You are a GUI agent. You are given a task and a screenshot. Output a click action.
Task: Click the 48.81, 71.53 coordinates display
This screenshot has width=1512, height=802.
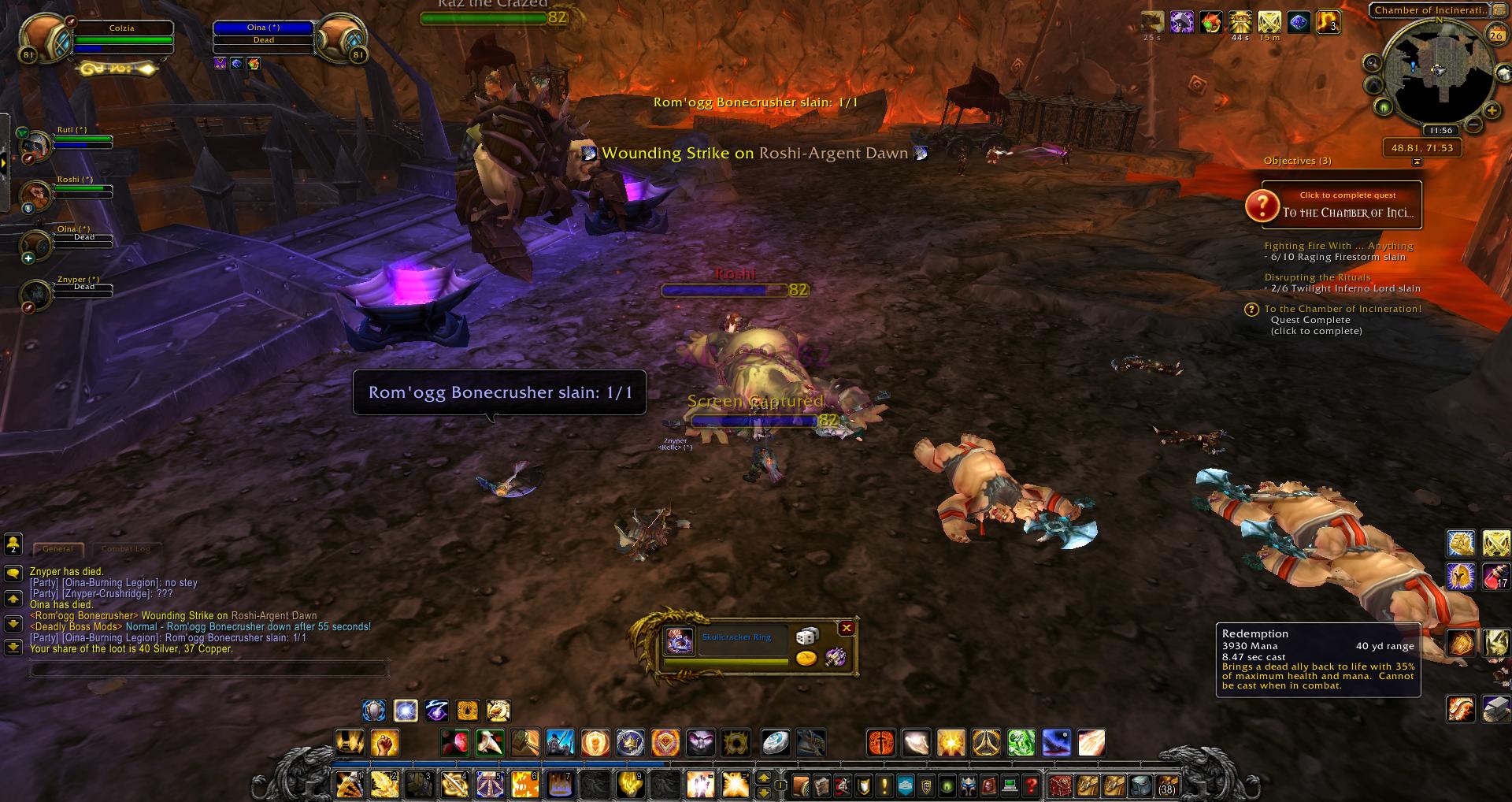coord(1422,148)
